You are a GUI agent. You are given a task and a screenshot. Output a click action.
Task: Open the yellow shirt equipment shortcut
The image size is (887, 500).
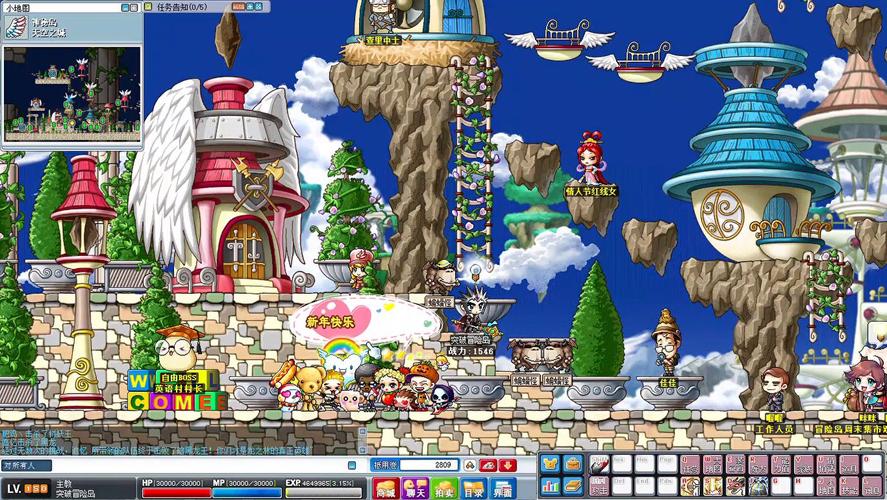click(551, 464)
